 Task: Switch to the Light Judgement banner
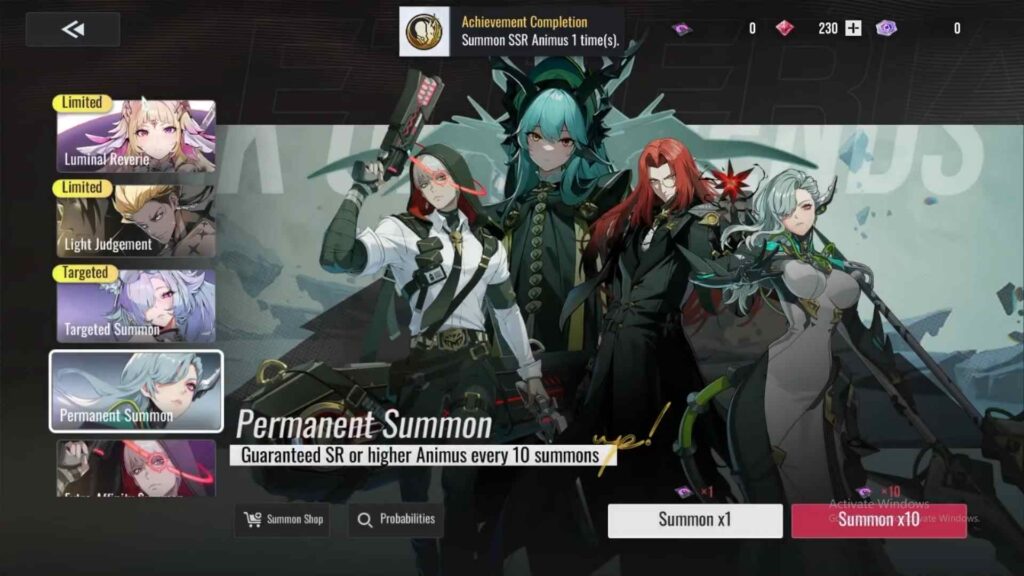pyautogui.click(x=136, y=221)
